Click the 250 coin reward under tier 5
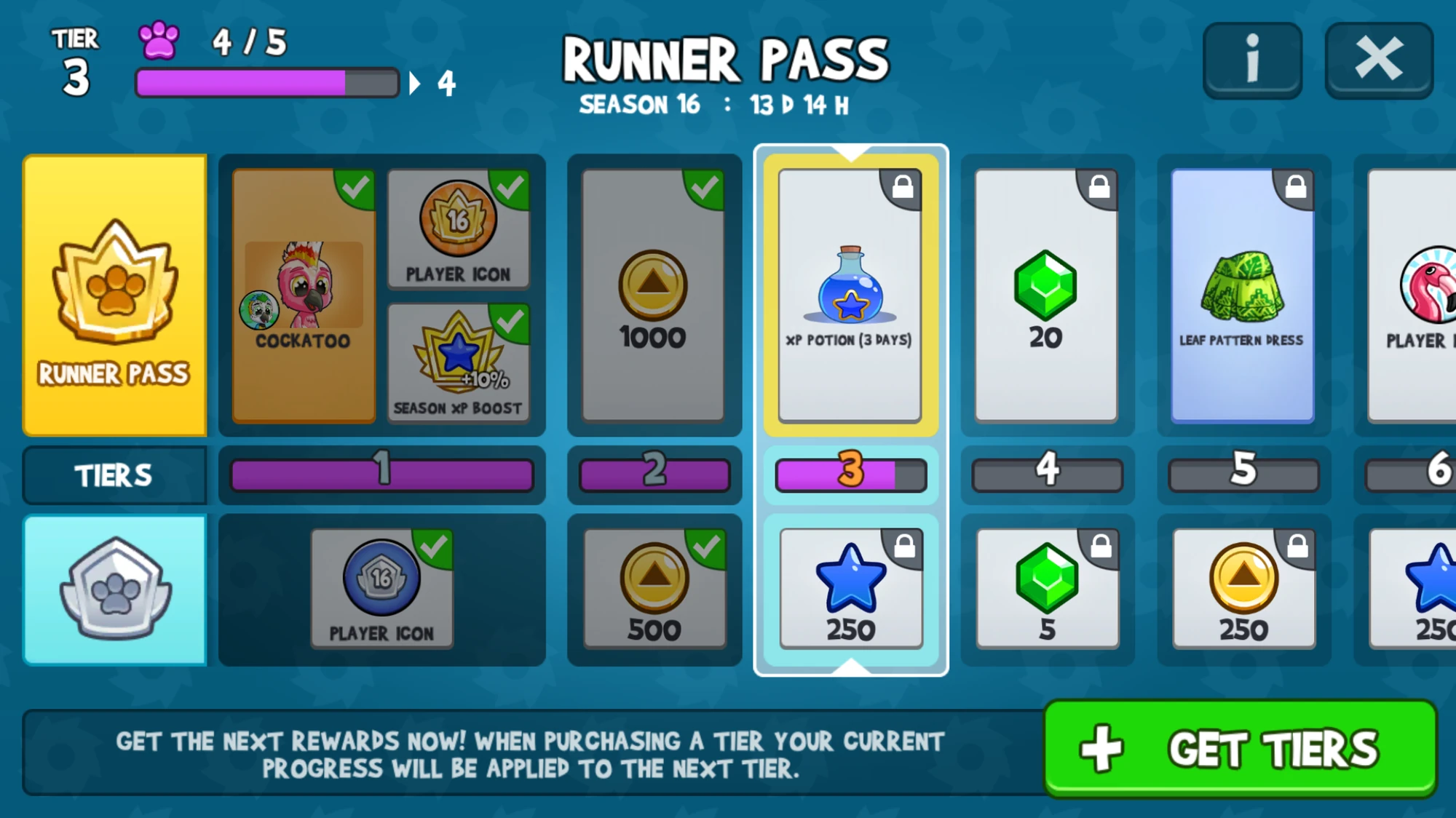The width and height of the screenshot is (1456, 818). 1241,589
